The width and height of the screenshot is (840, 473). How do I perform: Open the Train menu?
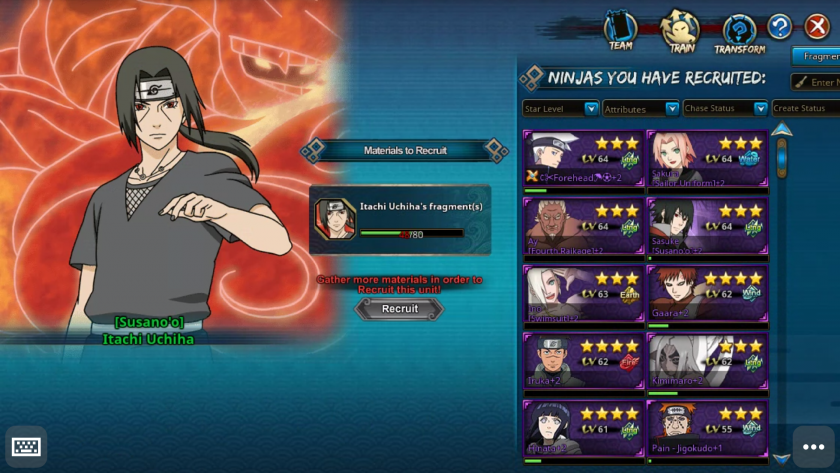point(681,31)
